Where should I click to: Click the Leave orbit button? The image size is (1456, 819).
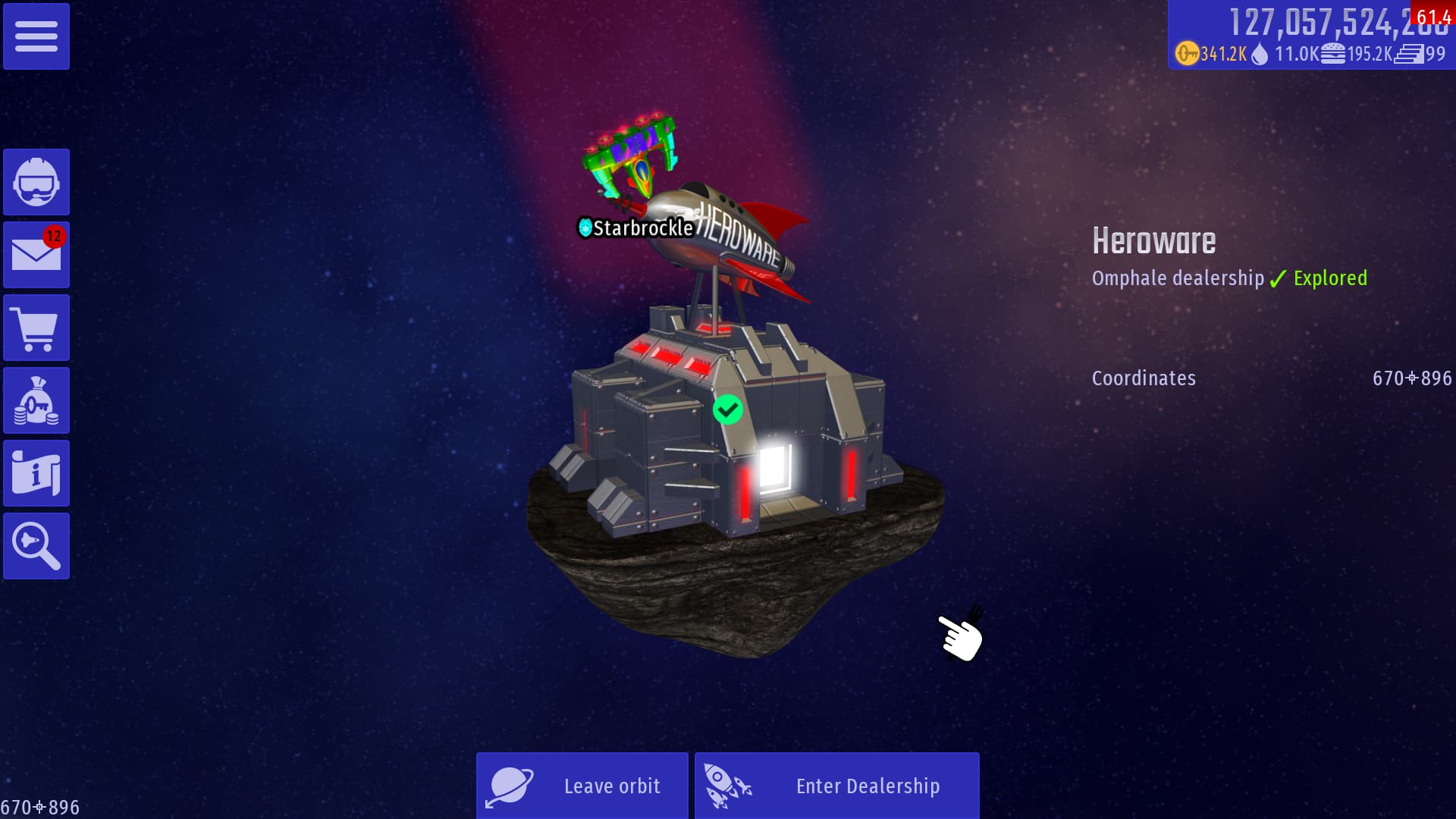pyautogui.click(x=582, y=786)
